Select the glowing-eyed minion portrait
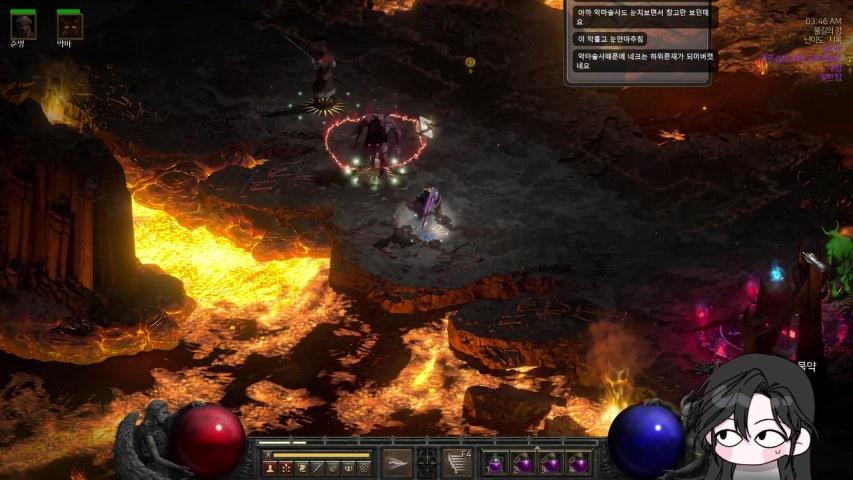 [69, 24]
